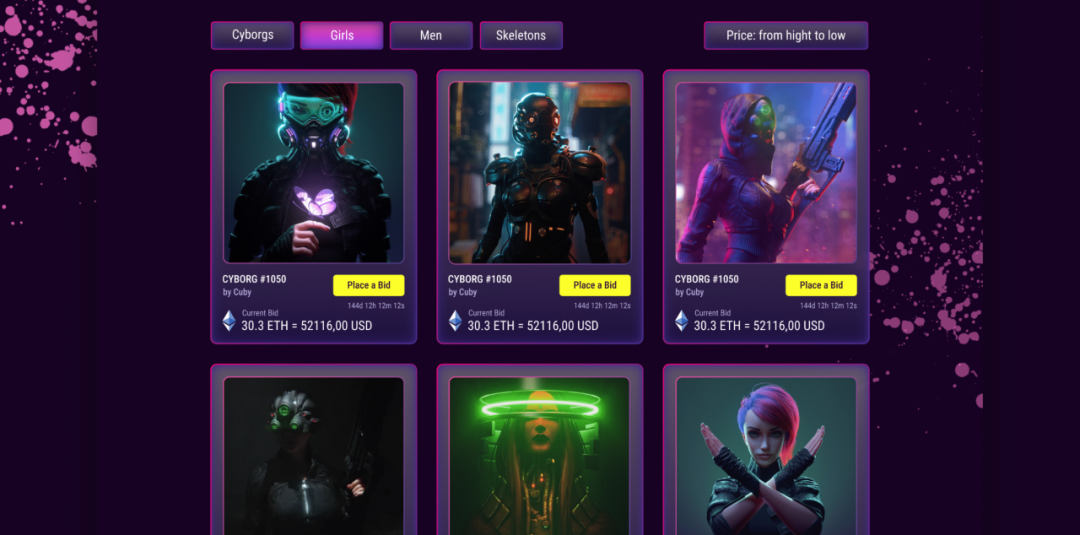The width and height of the screenshot is (1080, 535).
Task: Open the pink-haired crossed-arms girl artwork
Action: click(766, 456)
